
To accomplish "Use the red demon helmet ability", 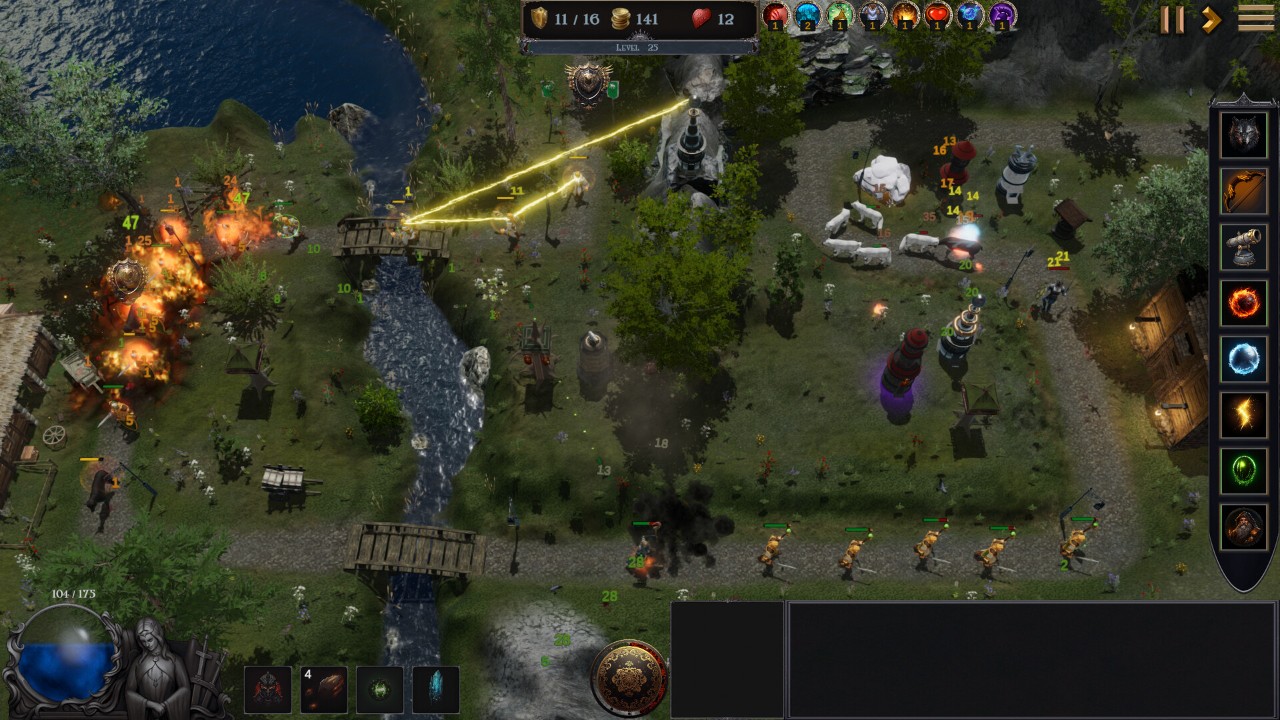I will [268, 690].
